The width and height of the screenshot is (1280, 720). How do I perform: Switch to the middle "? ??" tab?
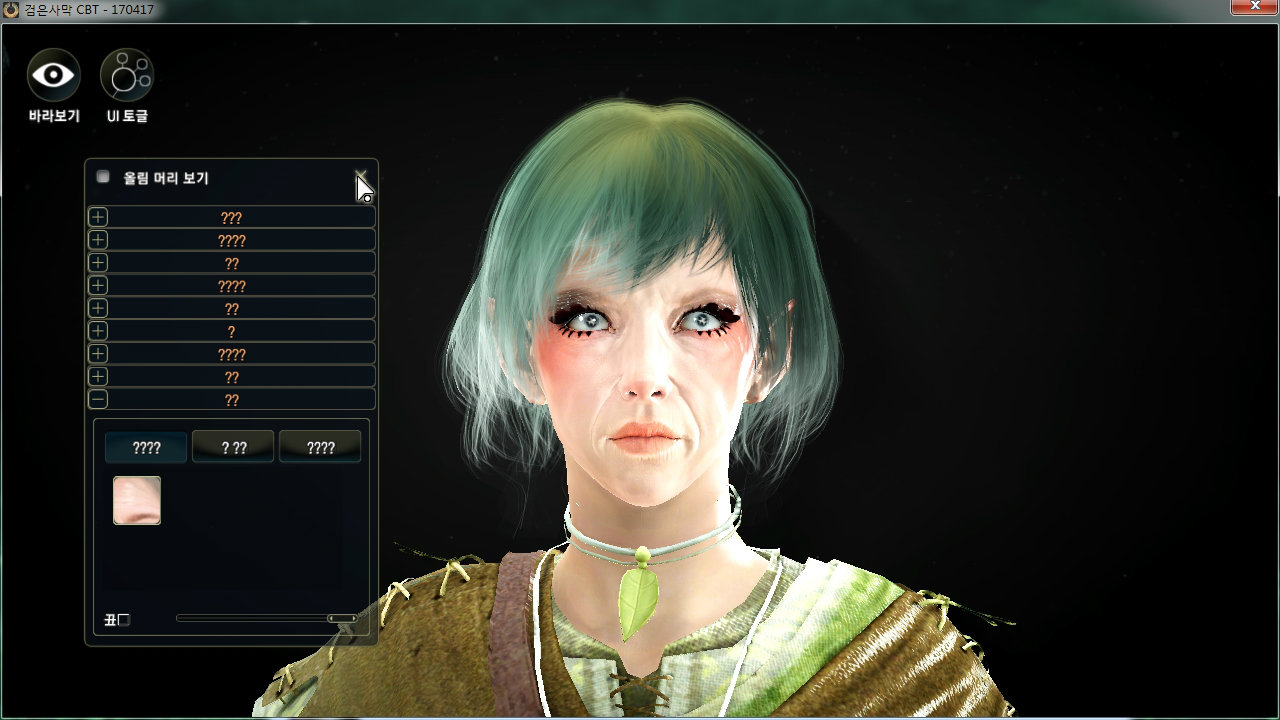[233, 447]
